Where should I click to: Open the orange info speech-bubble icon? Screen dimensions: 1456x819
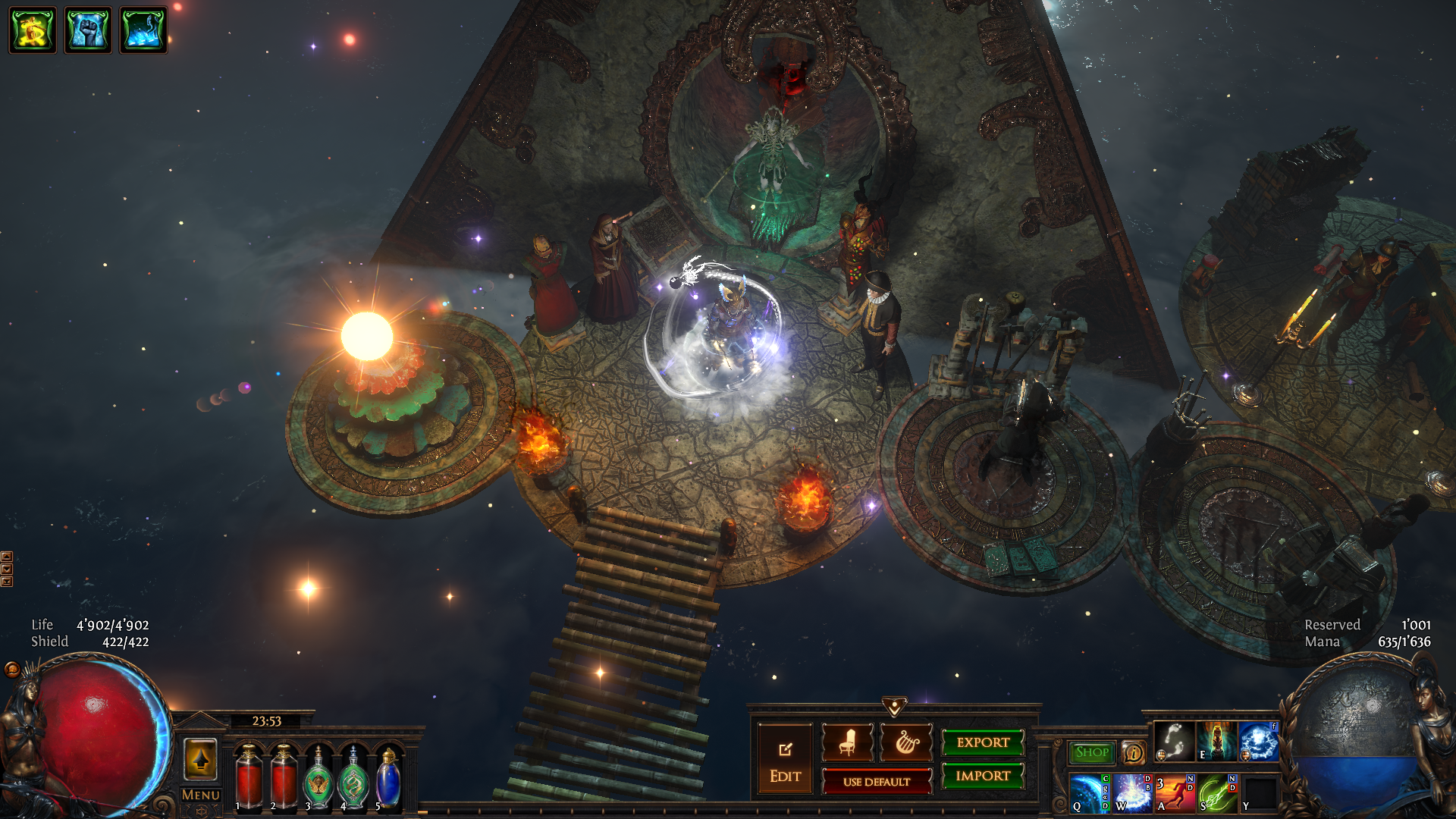click(x=1134, y=752)
